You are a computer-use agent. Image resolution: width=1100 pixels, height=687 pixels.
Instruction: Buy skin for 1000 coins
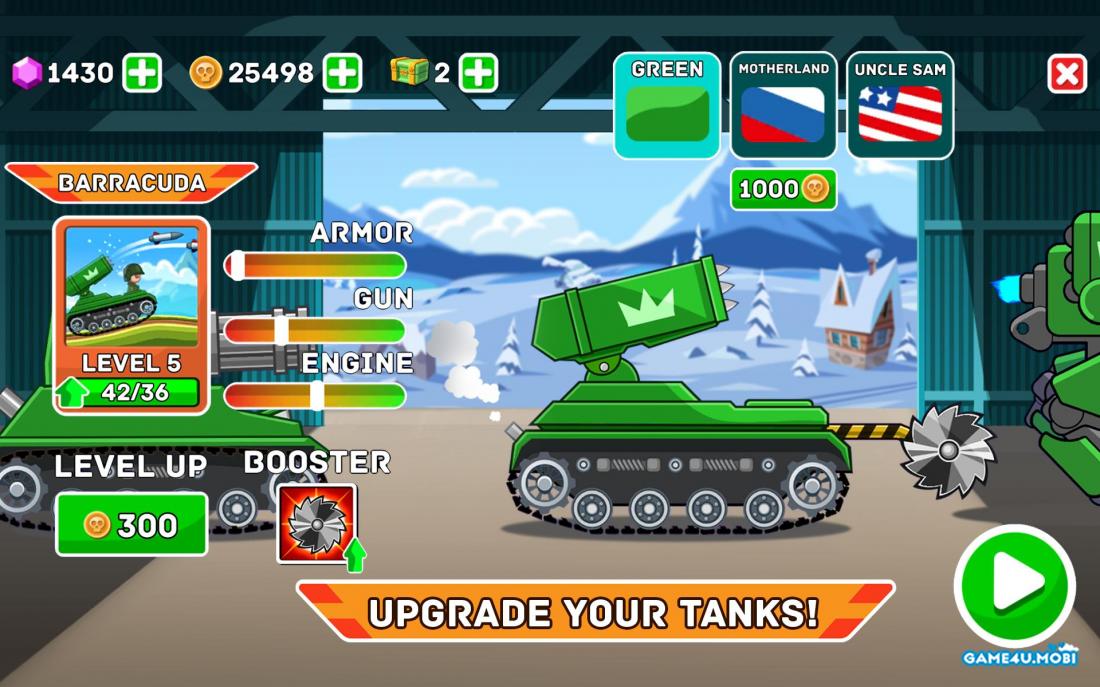pos(783,189)
